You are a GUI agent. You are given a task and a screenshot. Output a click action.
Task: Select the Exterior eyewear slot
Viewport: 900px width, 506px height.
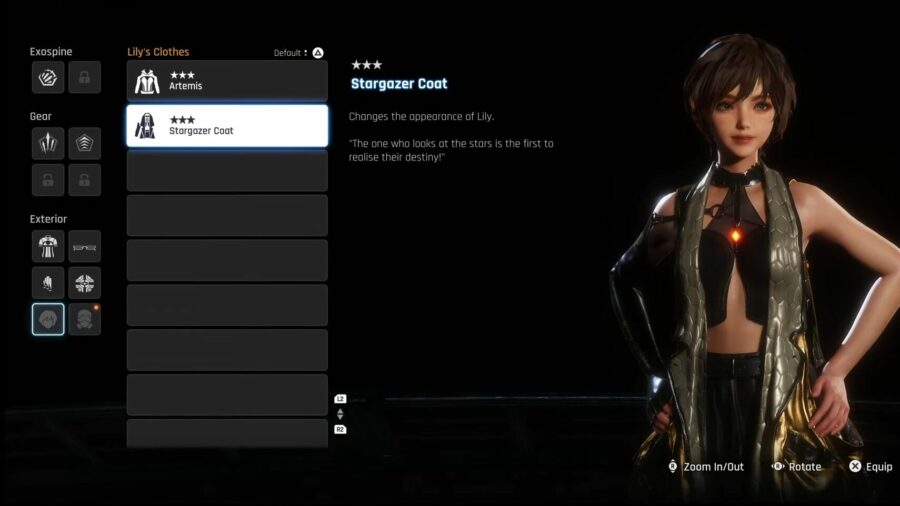point(84,246)
